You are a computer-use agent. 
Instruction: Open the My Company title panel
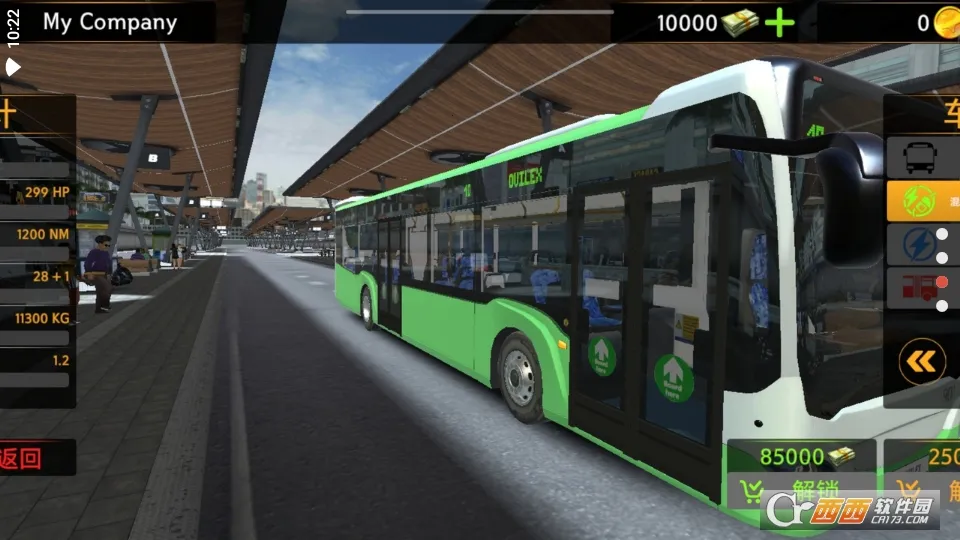[109, 22]
